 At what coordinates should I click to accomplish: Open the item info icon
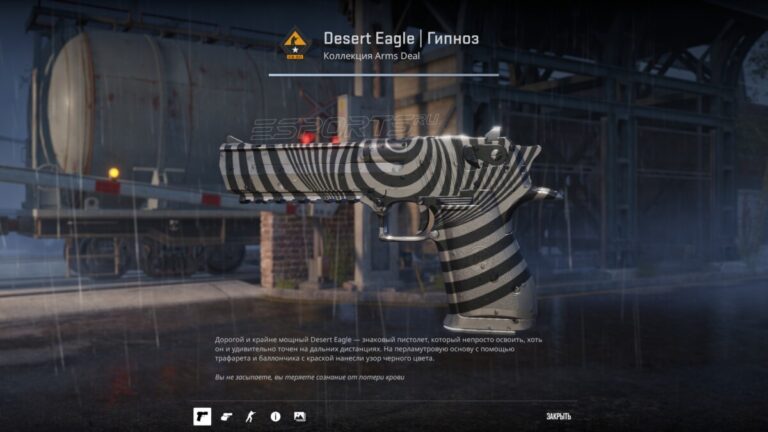(275, 416)
